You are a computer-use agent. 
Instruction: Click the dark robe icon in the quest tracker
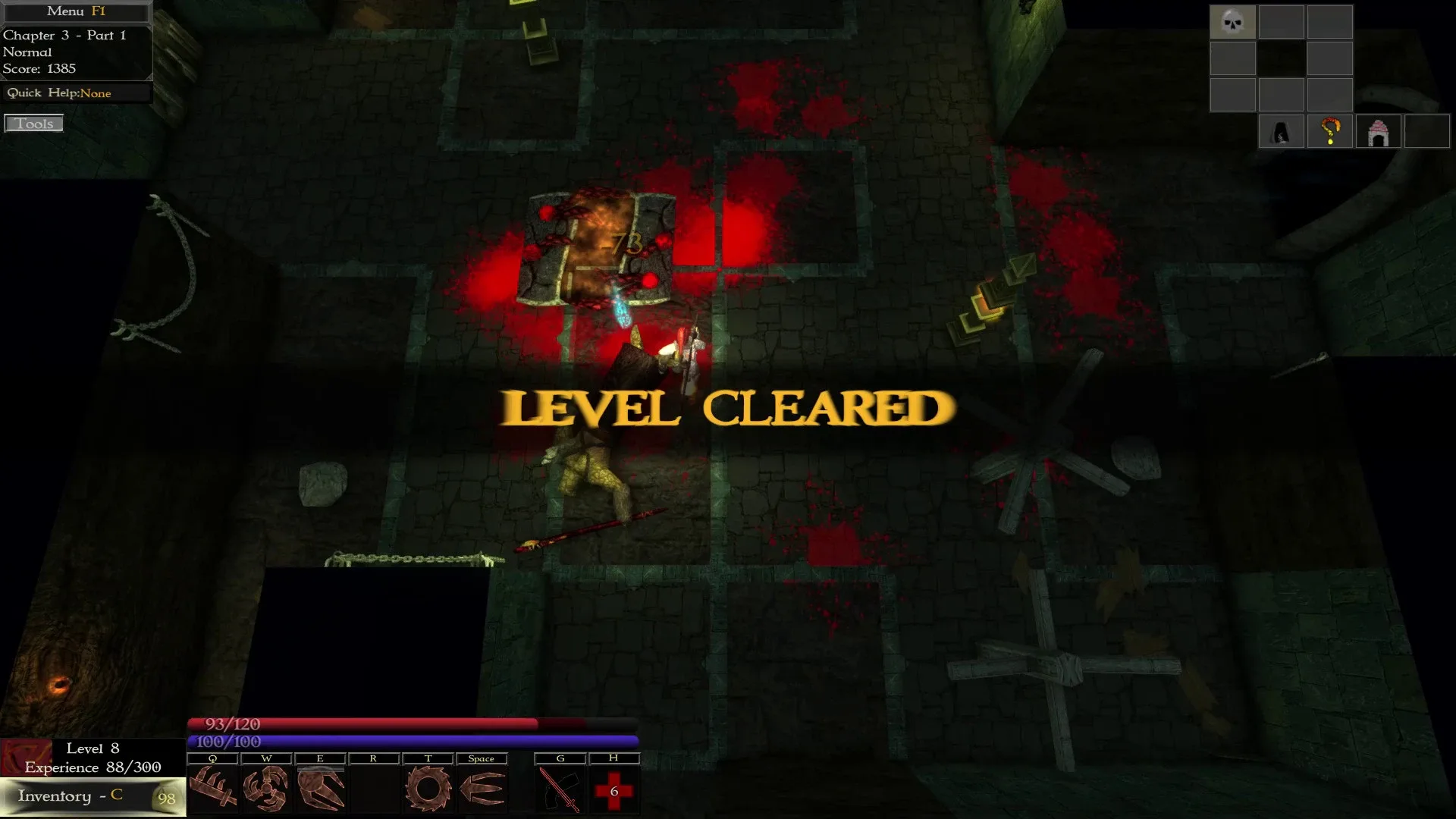point(1282,130)
